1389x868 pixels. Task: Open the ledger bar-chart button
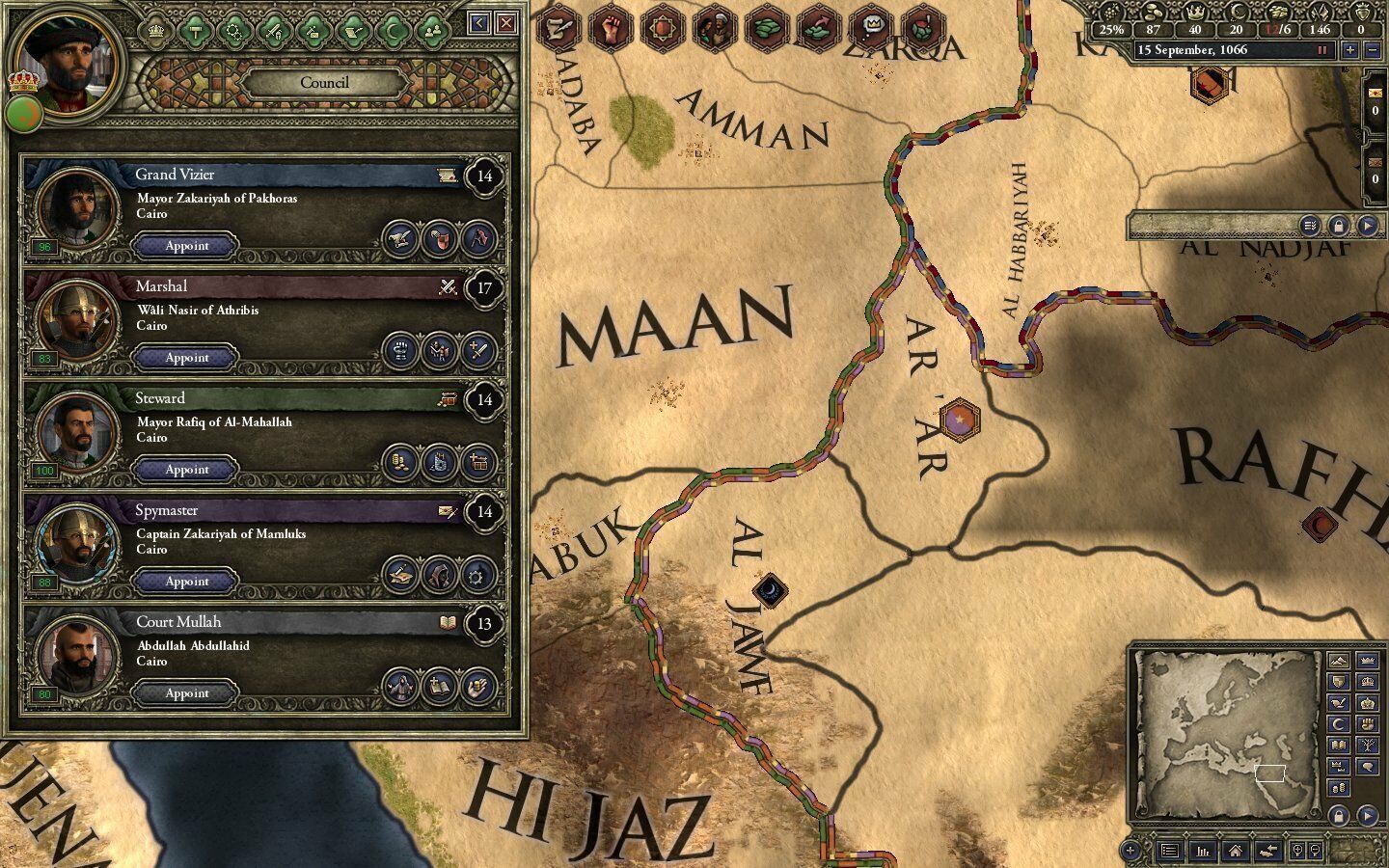(x=1203, y=851)
